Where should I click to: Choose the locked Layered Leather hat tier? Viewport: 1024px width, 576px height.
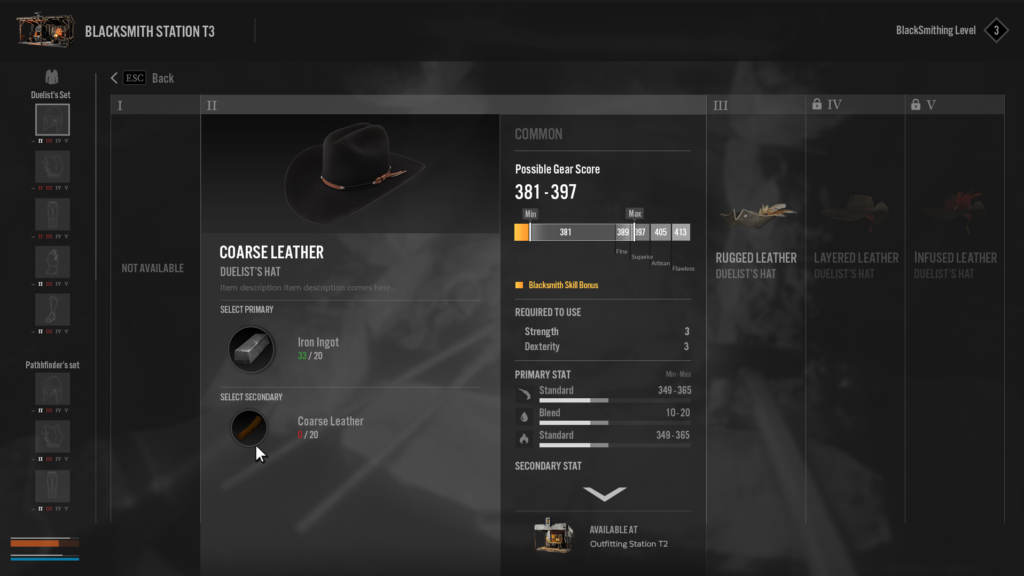pos(856,264)
